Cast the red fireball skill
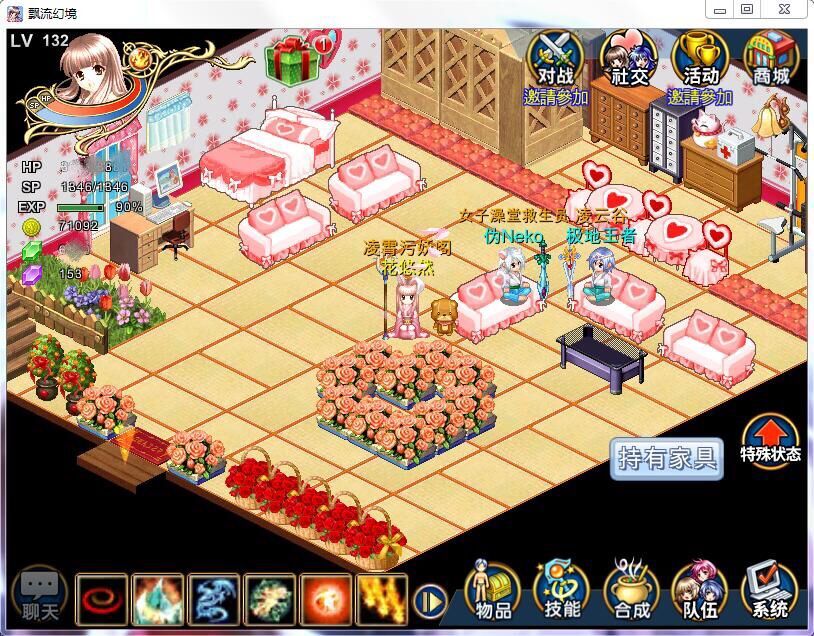Viewport: 814px width, 636px height. pyautogui.click(x=326, y=599)
